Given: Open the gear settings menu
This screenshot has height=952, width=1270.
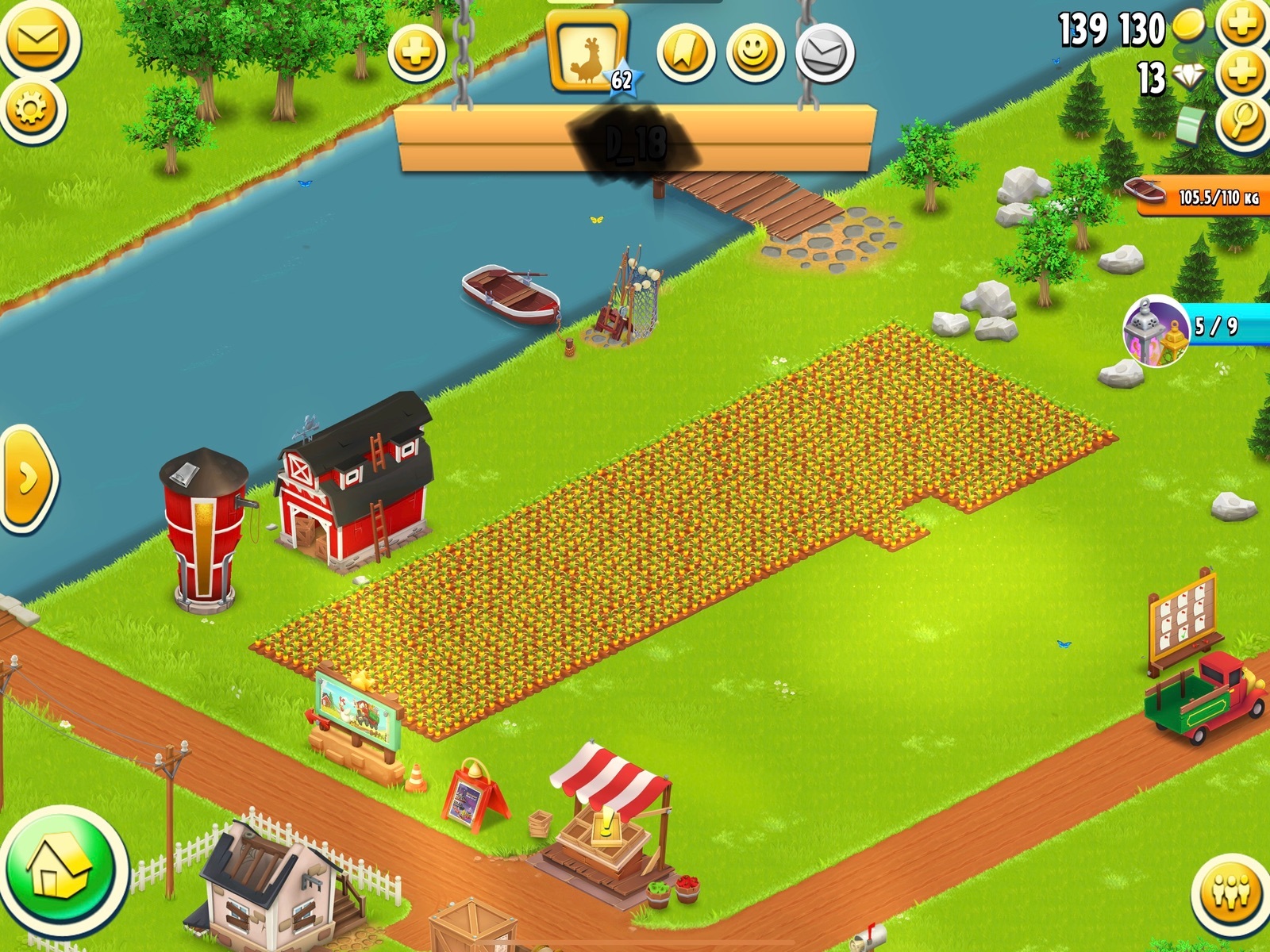Looking at the screenshot, I should (32, 108).
